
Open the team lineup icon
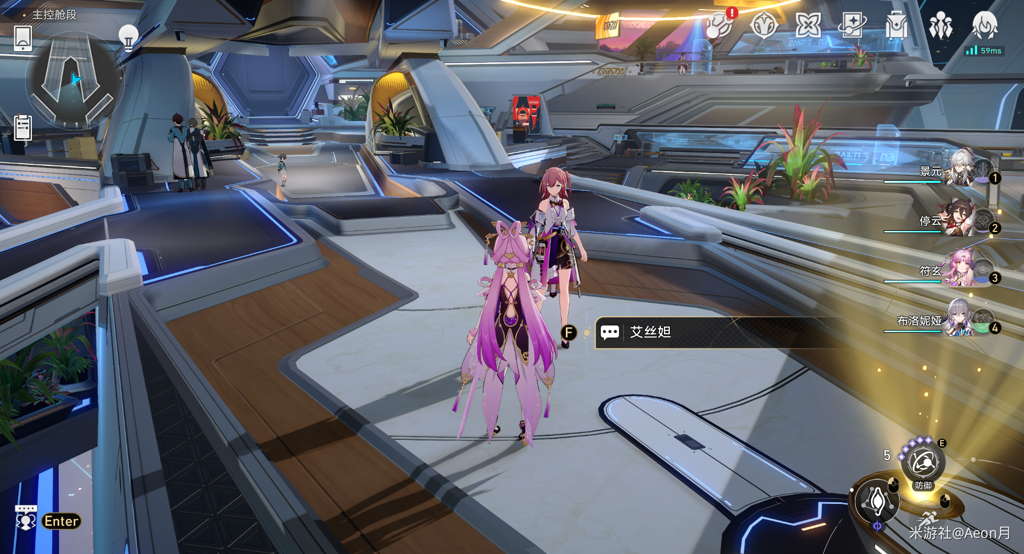pos(941,25)
